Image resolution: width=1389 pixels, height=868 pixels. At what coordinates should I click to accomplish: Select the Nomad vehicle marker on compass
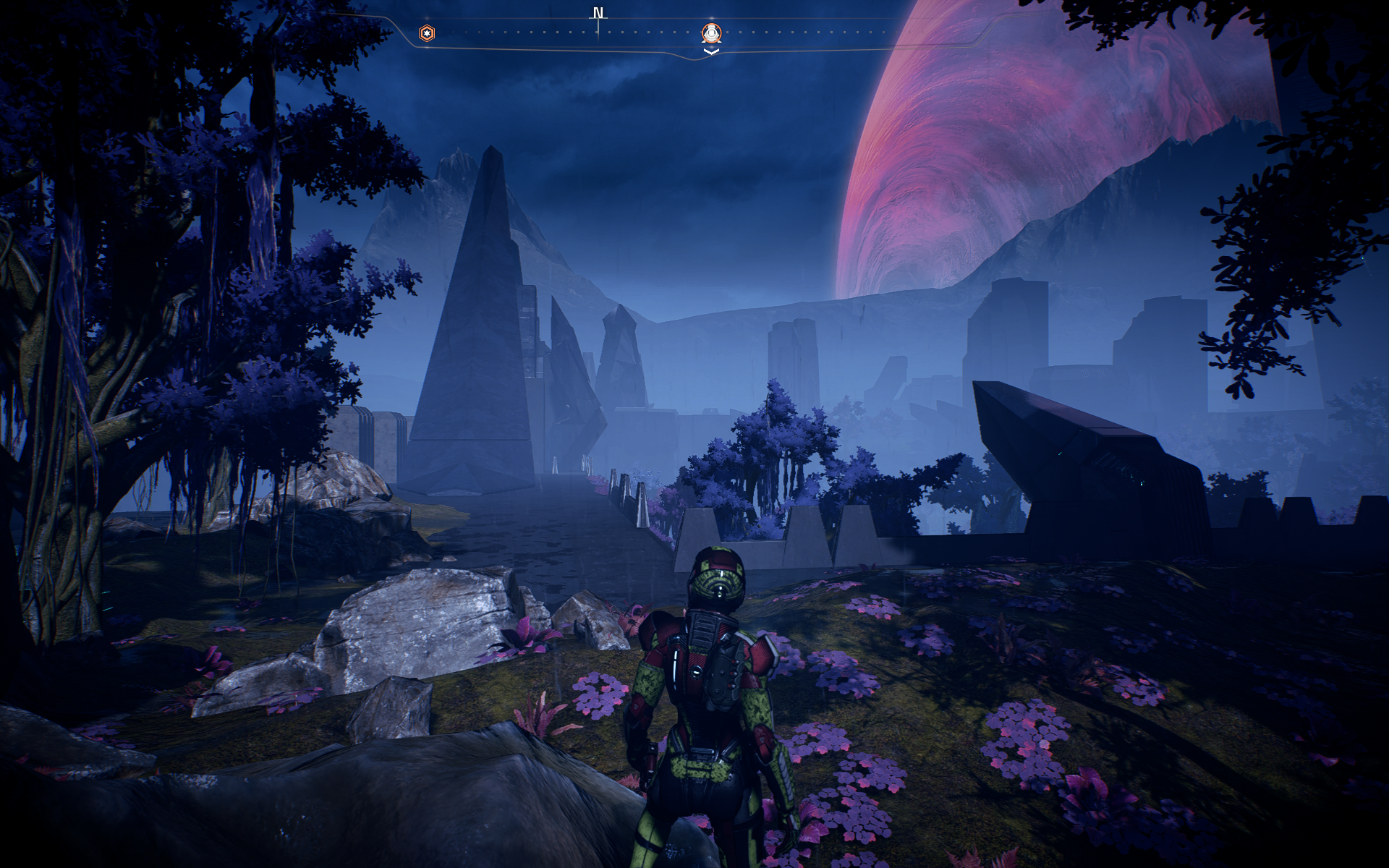[x=712, y=33]
